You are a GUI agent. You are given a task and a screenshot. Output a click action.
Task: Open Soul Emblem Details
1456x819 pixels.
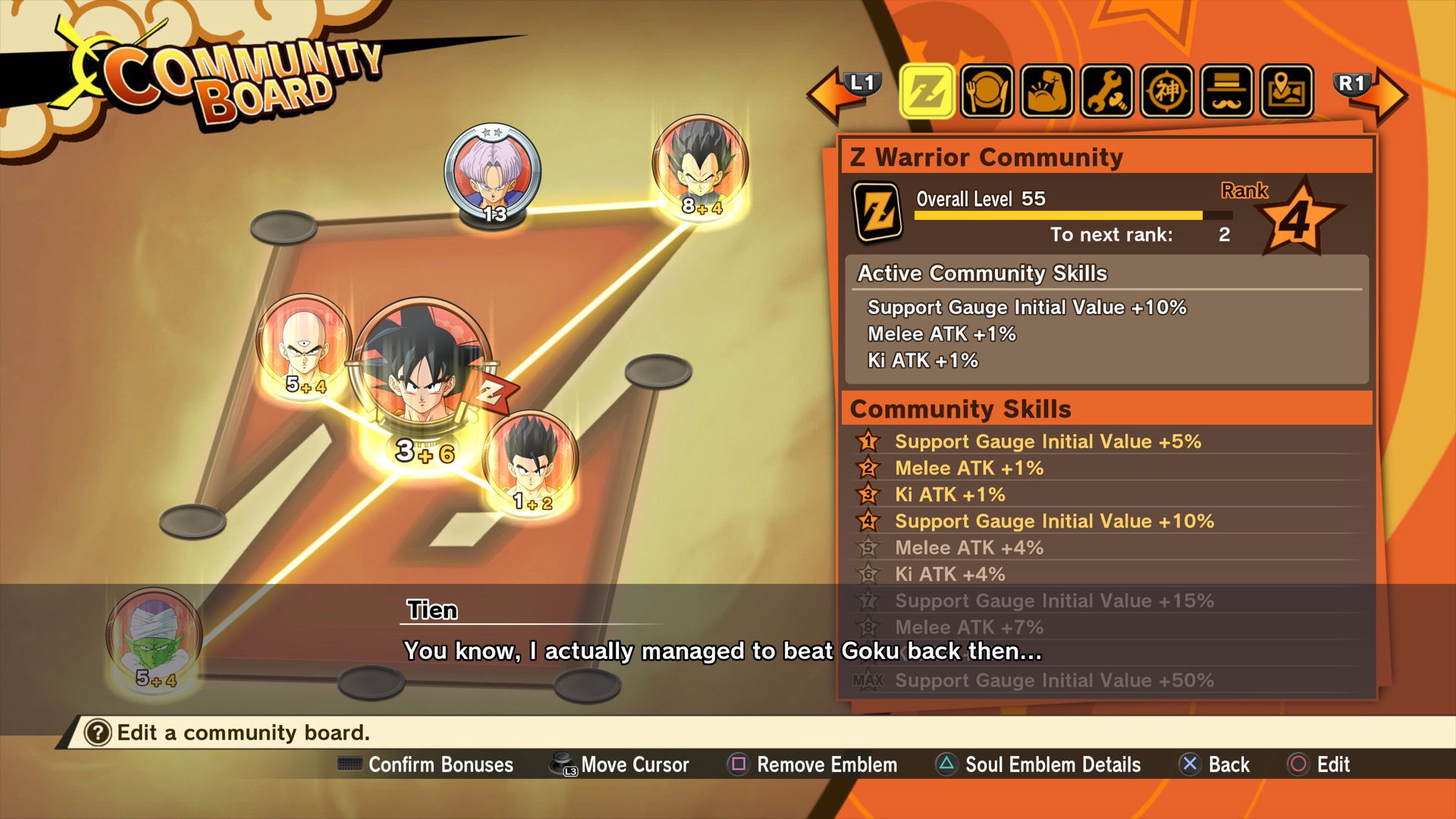tap(1053, 765)
